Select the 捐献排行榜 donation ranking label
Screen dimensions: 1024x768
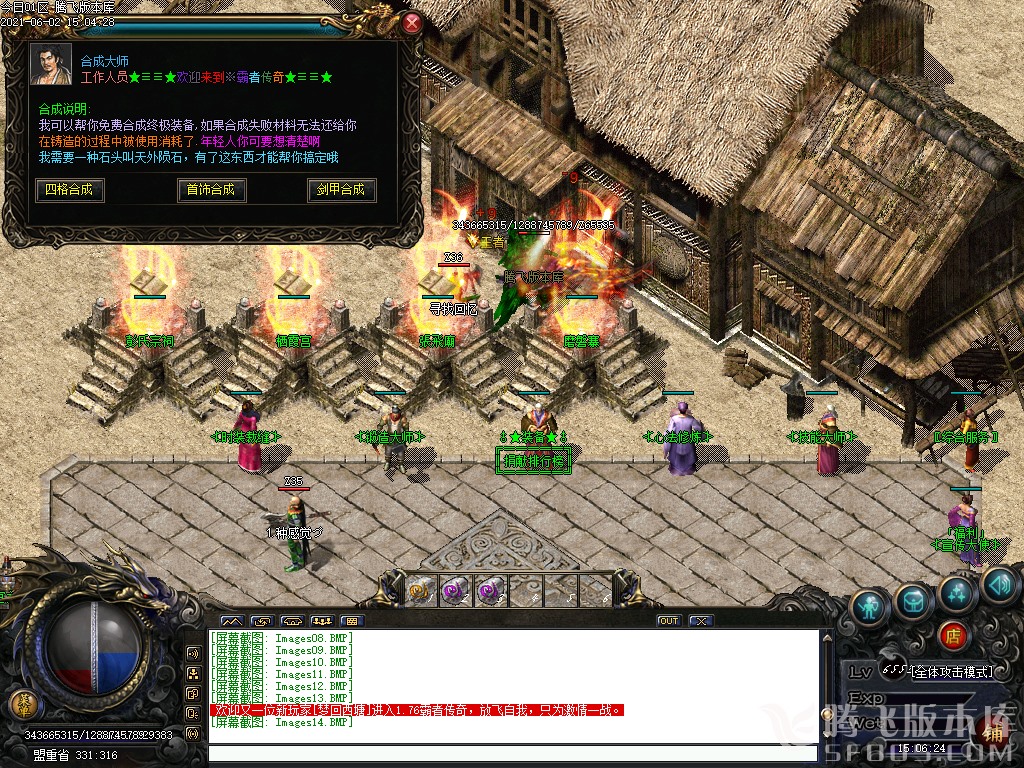point(534,462)
